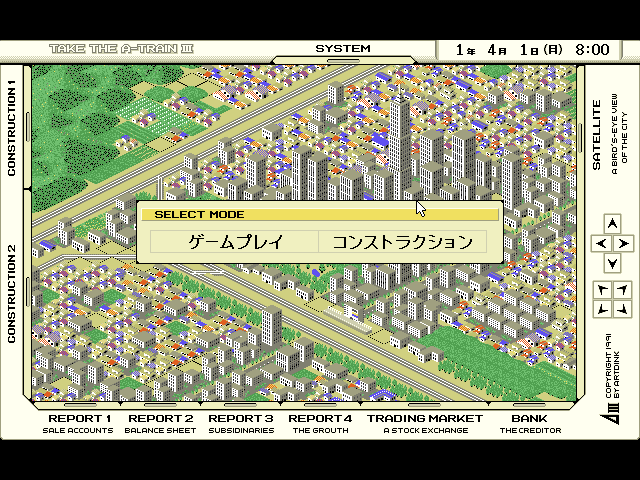Visit the Bank creditor screen

pyautogui.click(x=530, y=424)
